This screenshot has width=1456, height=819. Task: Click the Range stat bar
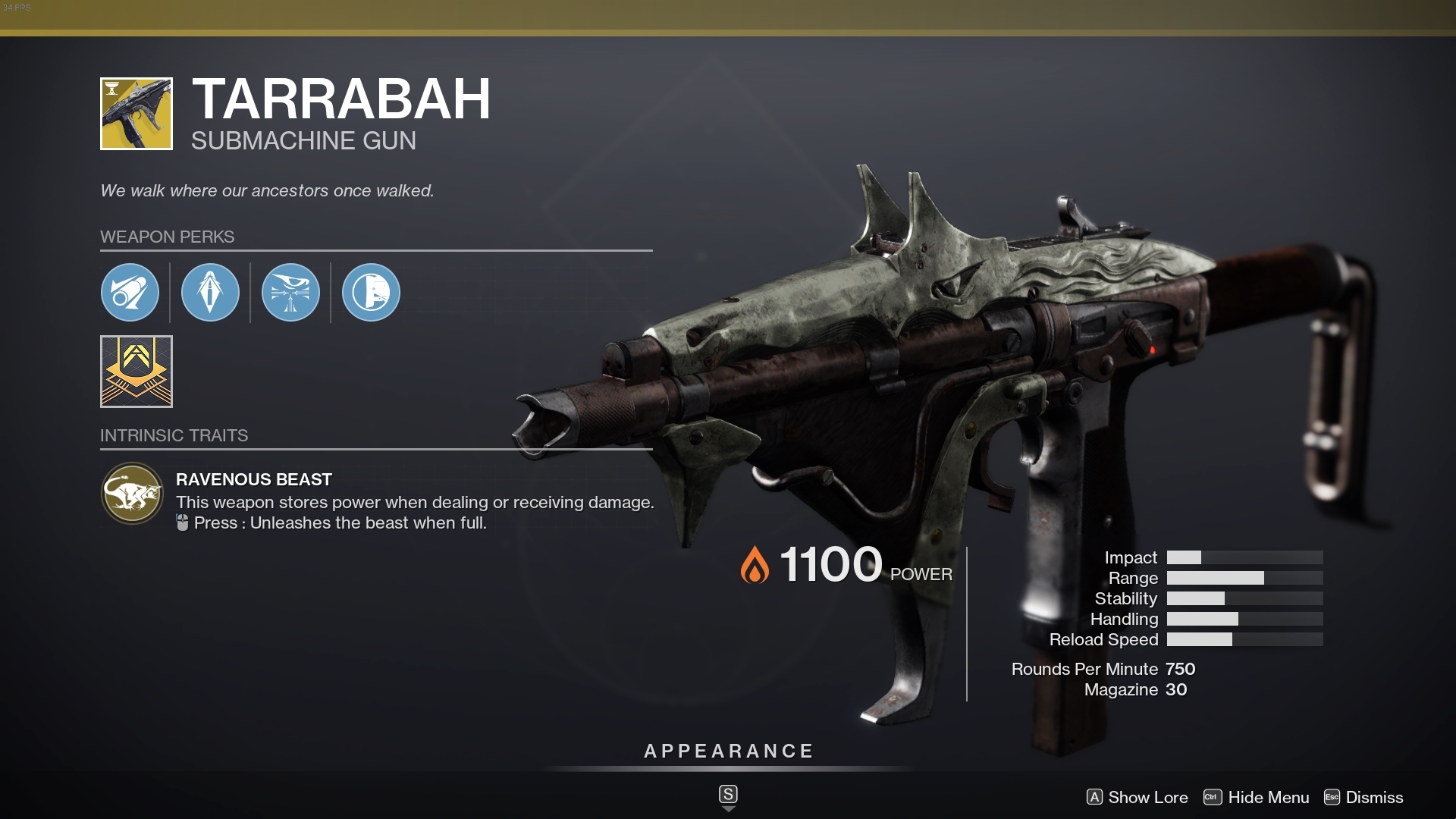click(x=1244, y=578)
